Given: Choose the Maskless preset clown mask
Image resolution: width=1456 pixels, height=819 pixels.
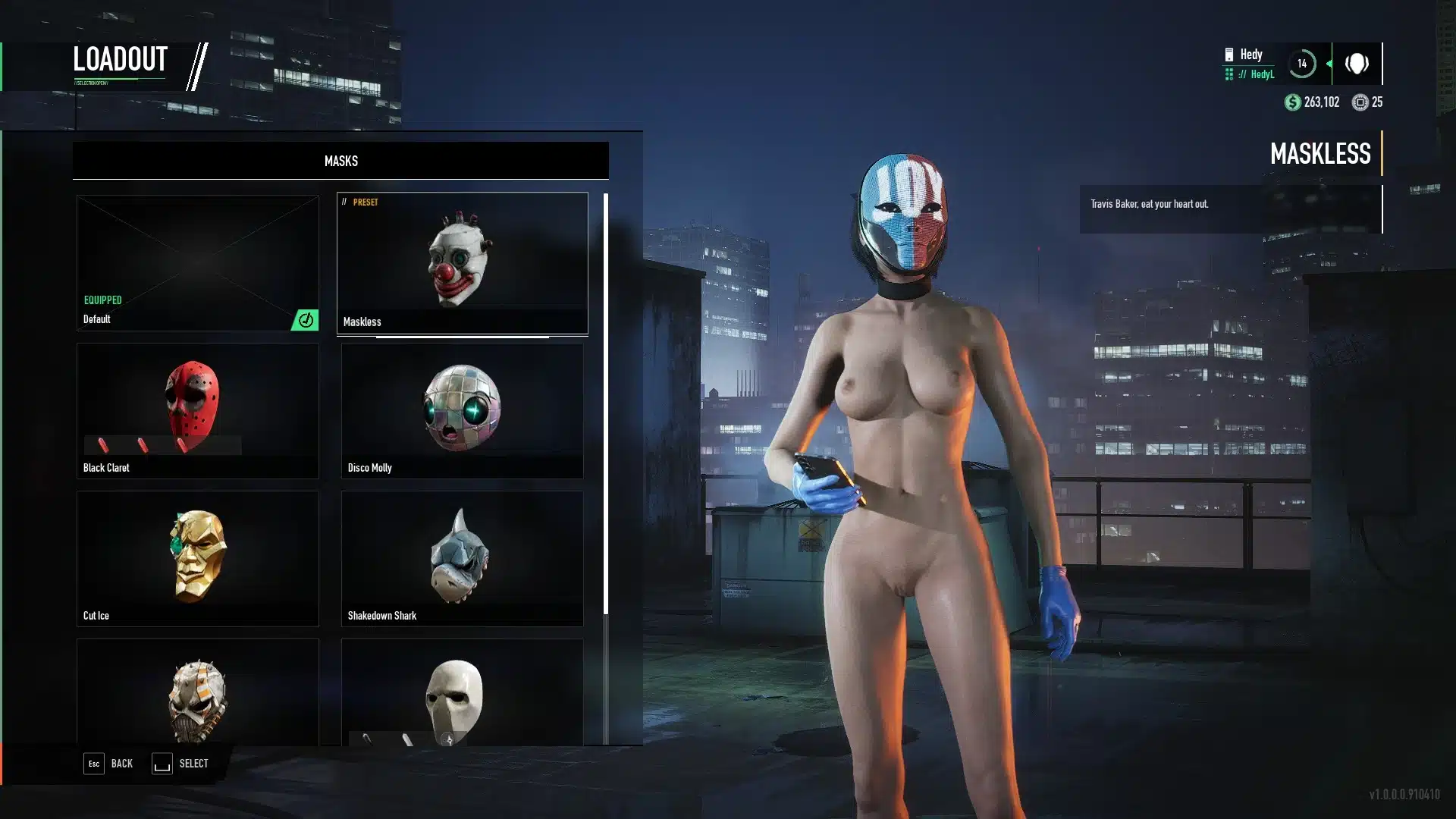Looking at the screenshot, I should click(x=462, y=262).
